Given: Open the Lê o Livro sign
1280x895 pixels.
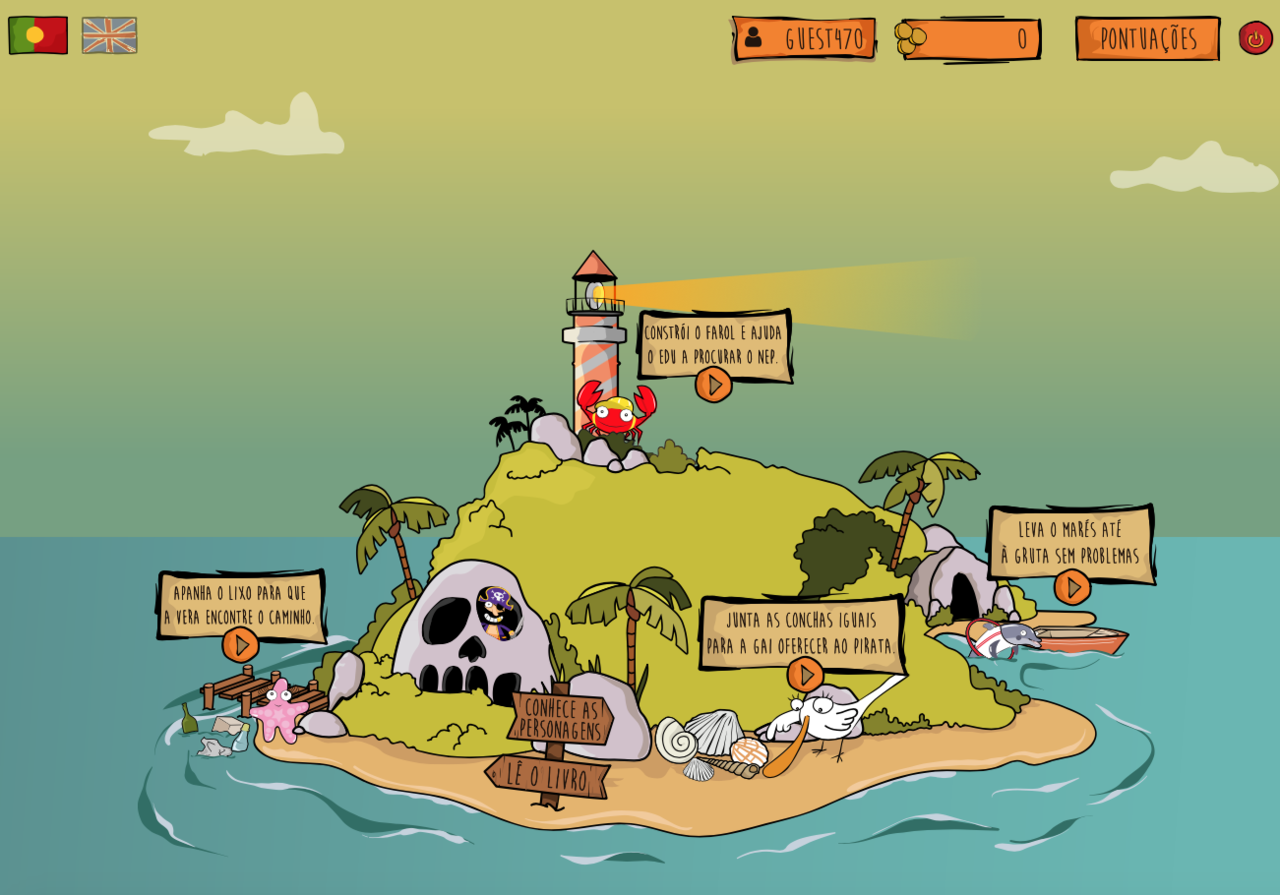Looking at the screenshot, I should coord(547,776).
